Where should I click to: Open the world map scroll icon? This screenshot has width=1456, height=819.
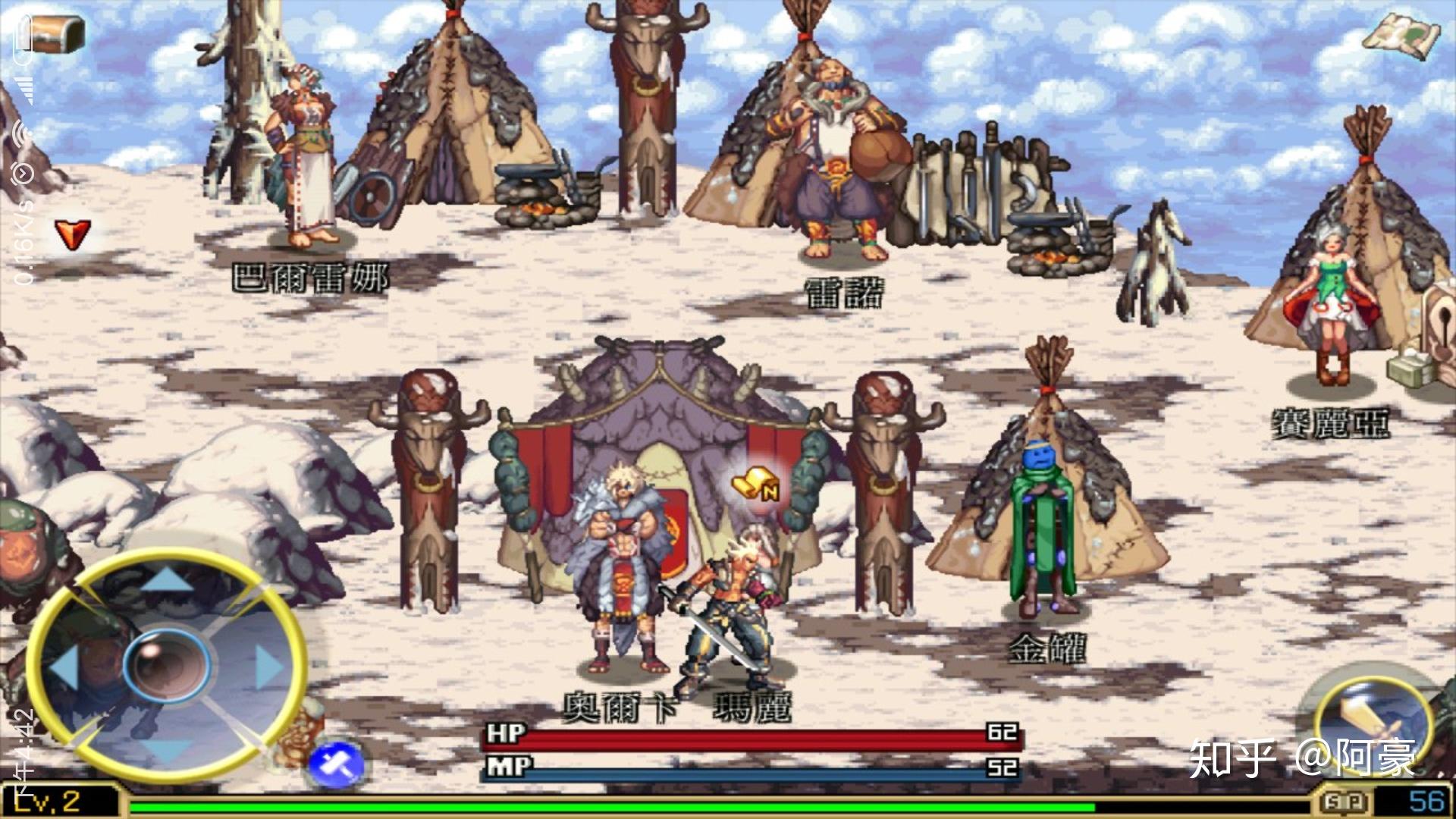[1402, 33]
